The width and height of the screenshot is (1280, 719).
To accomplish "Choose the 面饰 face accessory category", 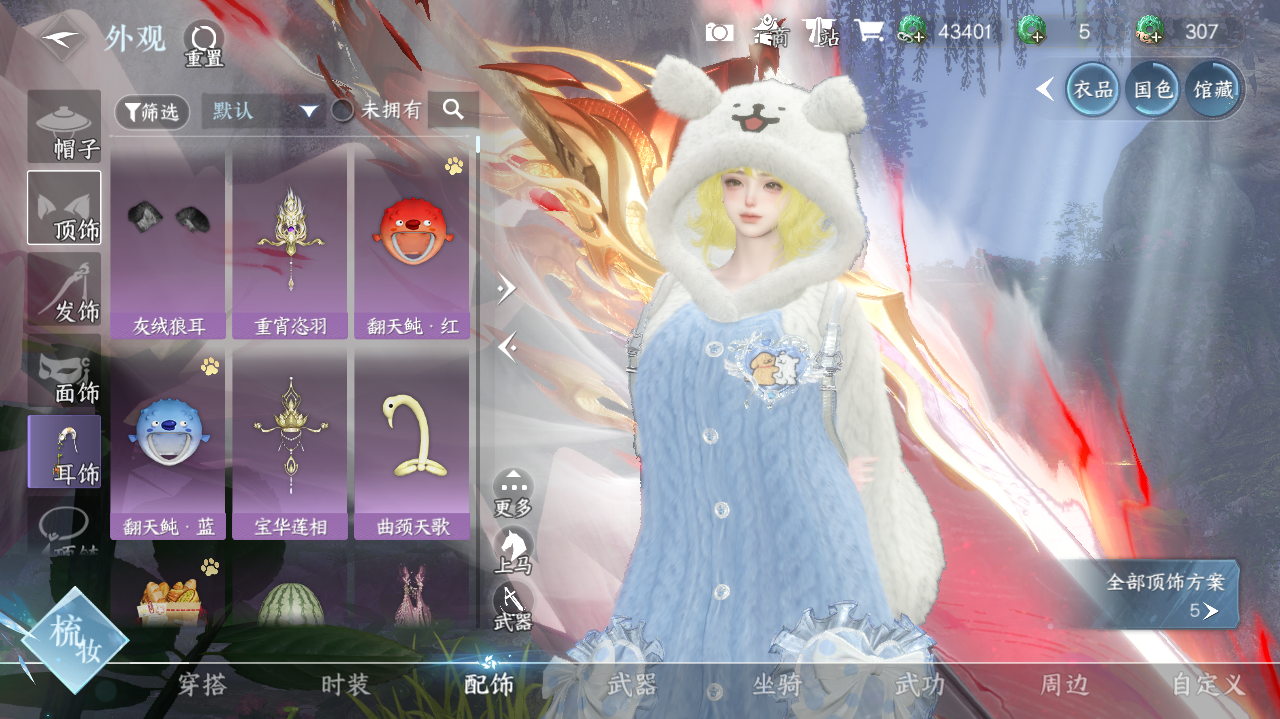I will coord(64,371).
